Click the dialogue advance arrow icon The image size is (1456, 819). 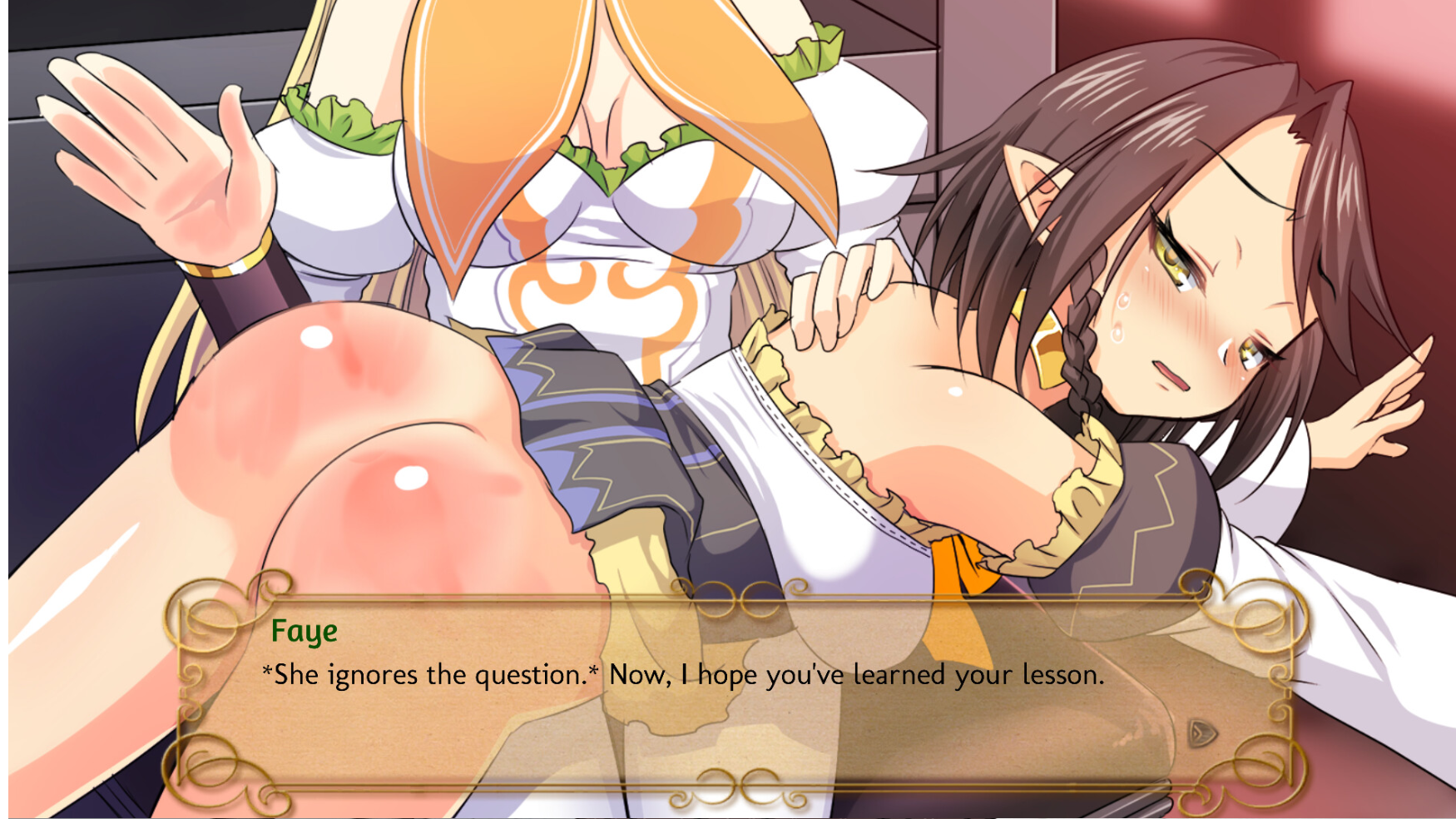pos(1201,733)
